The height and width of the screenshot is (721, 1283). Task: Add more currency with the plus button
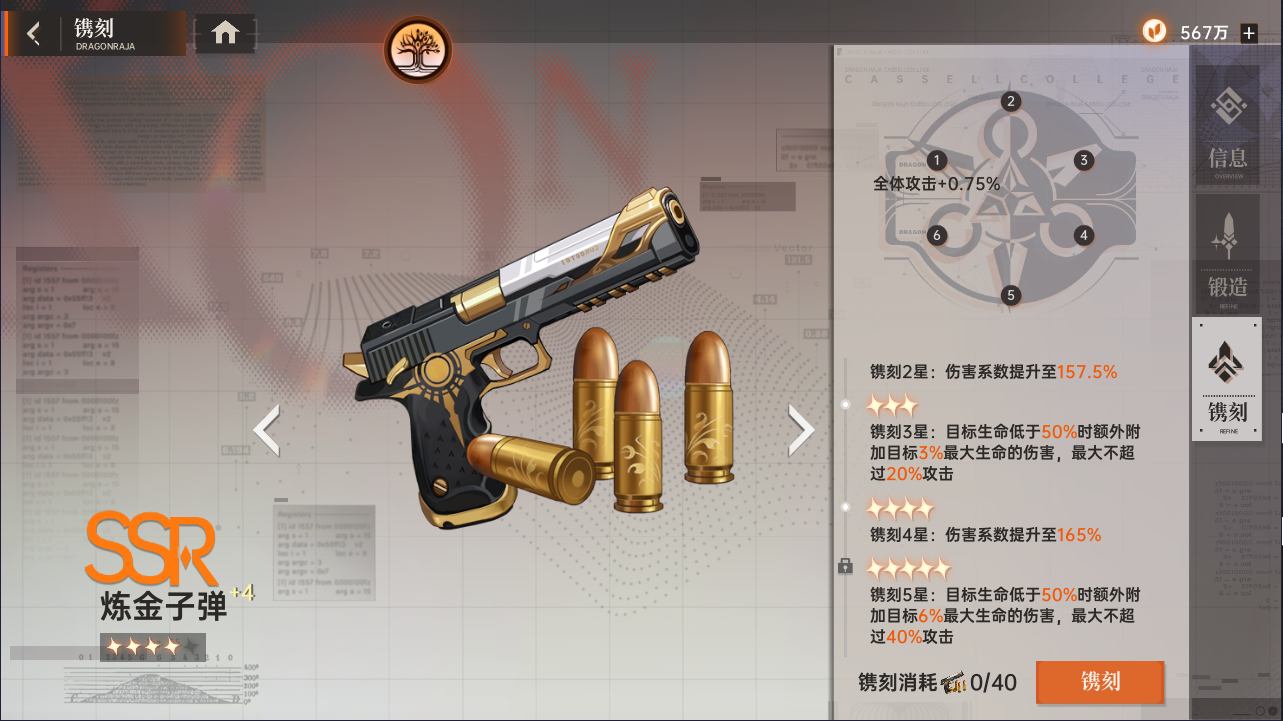click(x=1249, y=33)
